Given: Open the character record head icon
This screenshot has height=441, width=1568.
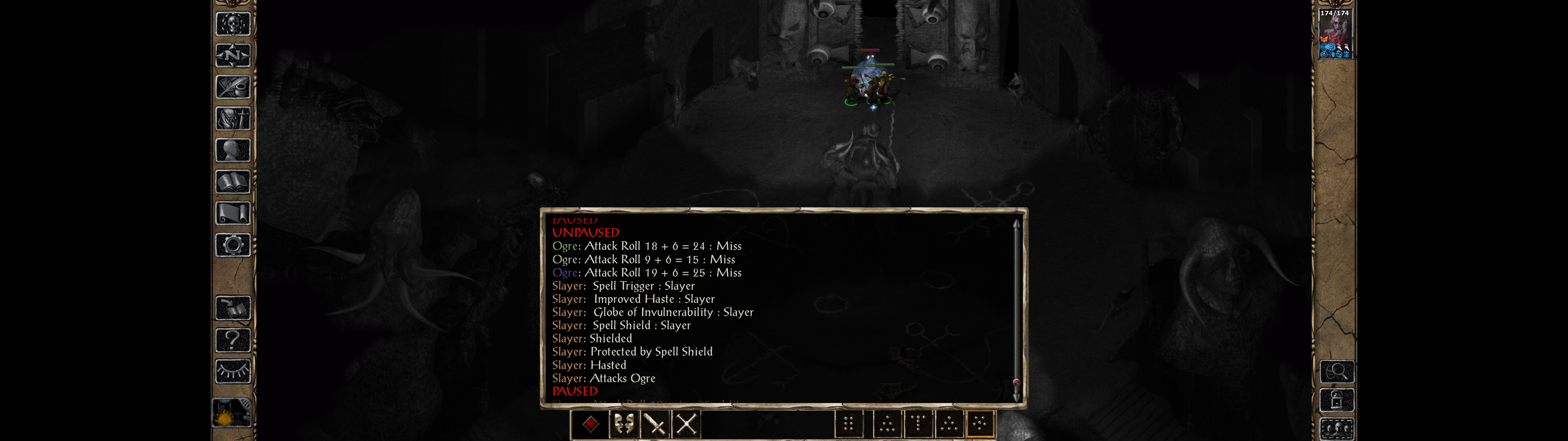Looking at the screenshot, I should pyautogui.click(x=233, y=150).
